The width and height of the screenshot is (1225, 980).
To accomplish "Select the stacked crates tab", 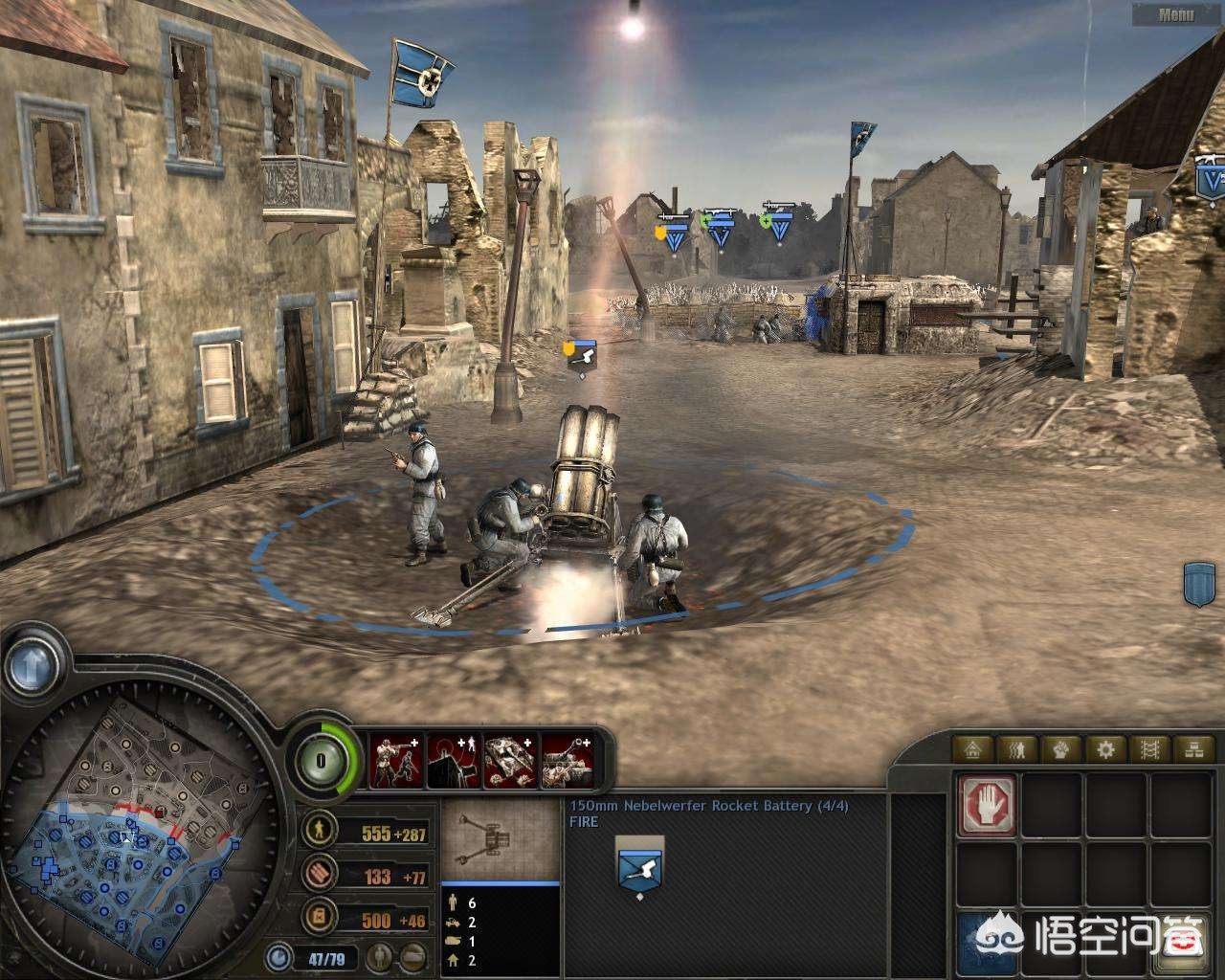I will [x=1193, y=748].
